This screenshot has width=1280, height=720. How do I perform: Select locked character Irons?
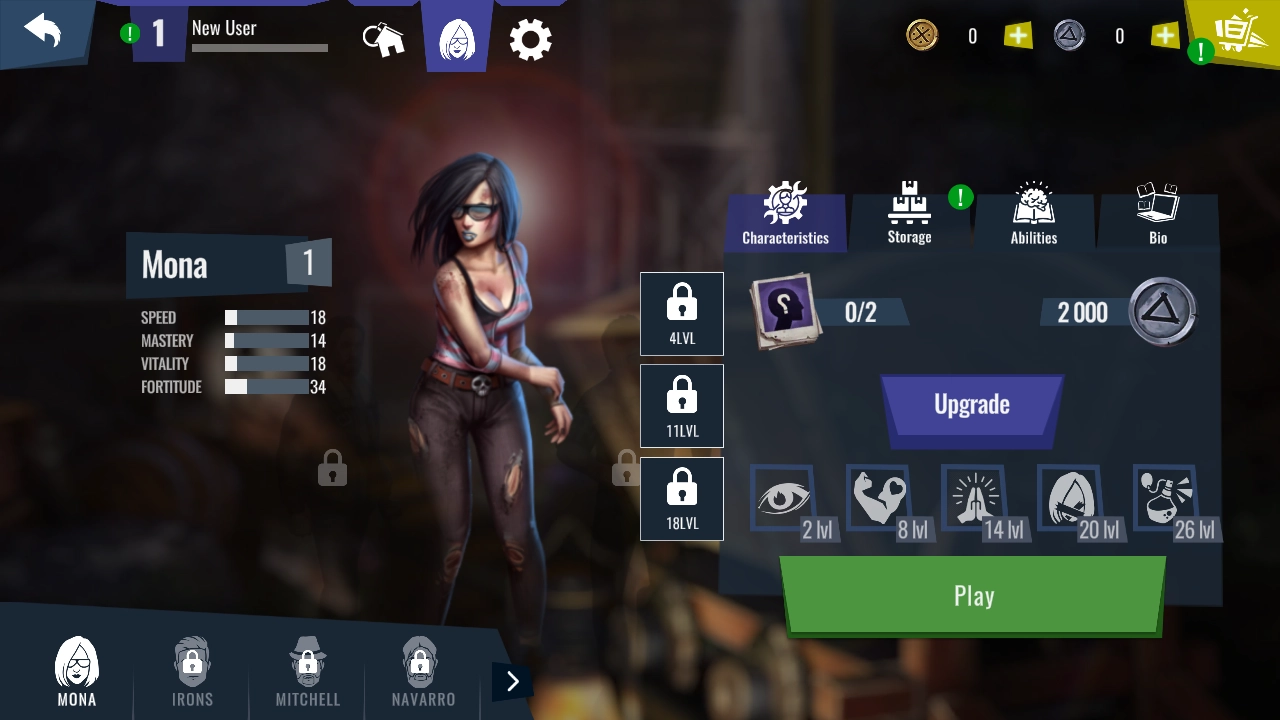coord(192,671)
